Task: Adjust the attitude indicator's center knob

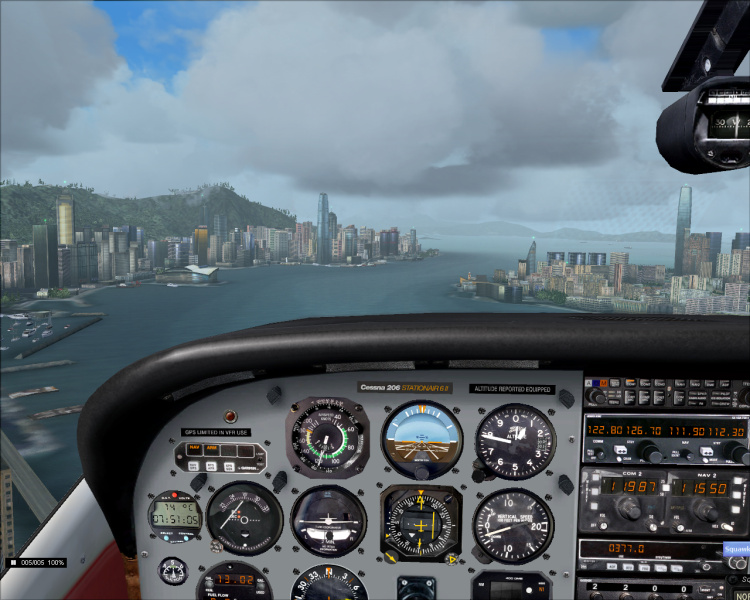Action: coord(422,472)
